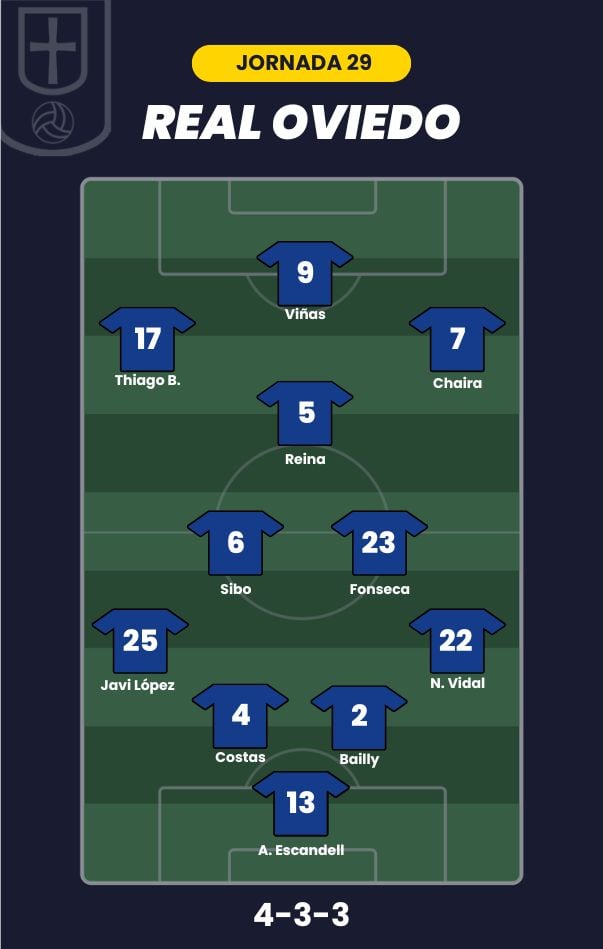The height and width of the screenshot is (949, 603).
Task: Pick Costas number 4 shirt
Action: click(x=240, y=715)
